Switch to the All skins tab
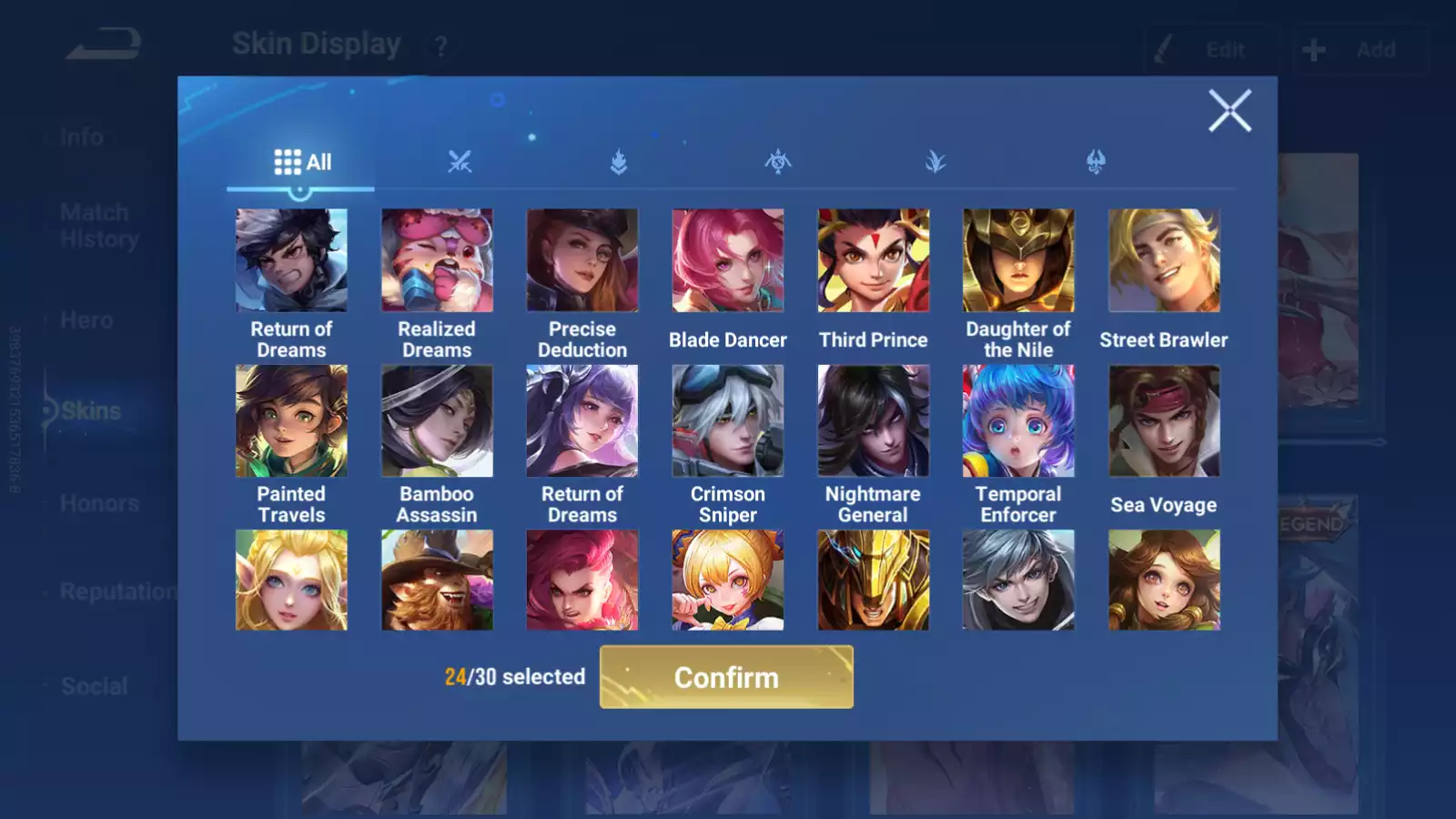The image size is (1456, 819). 300,161
